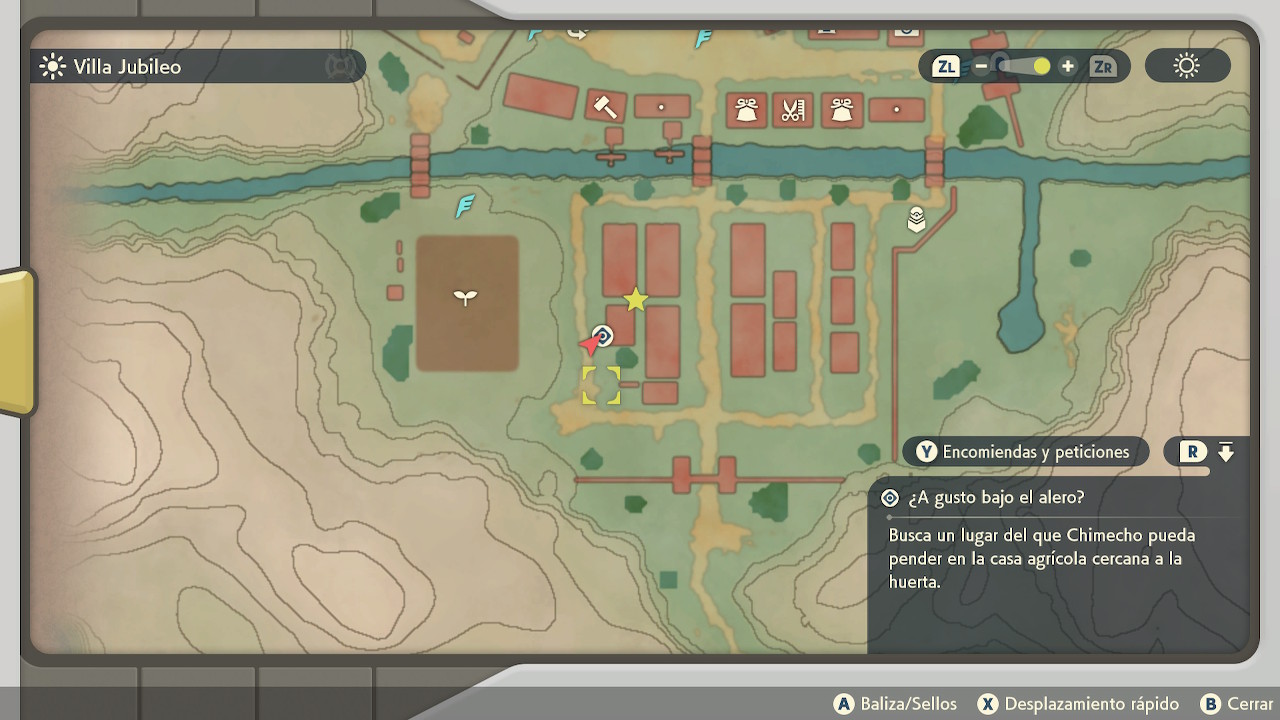Select the white stacked-layers map marker
This screenshot has width=1280, height=720.
916,219
